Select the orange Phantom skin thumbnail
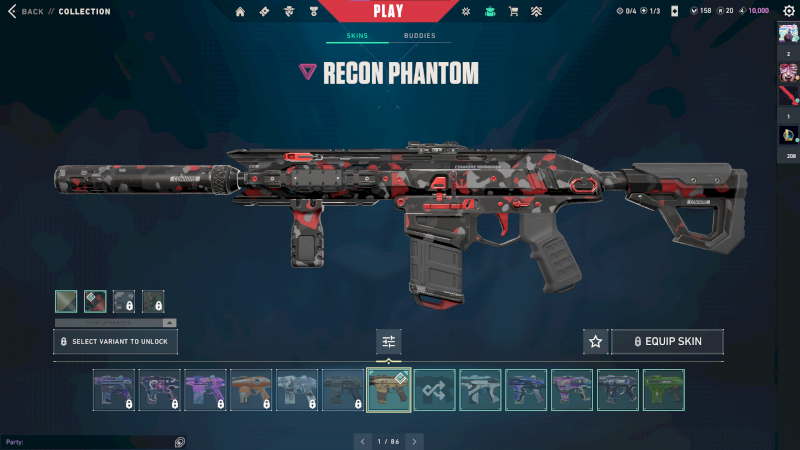 (x=251, y=390)
